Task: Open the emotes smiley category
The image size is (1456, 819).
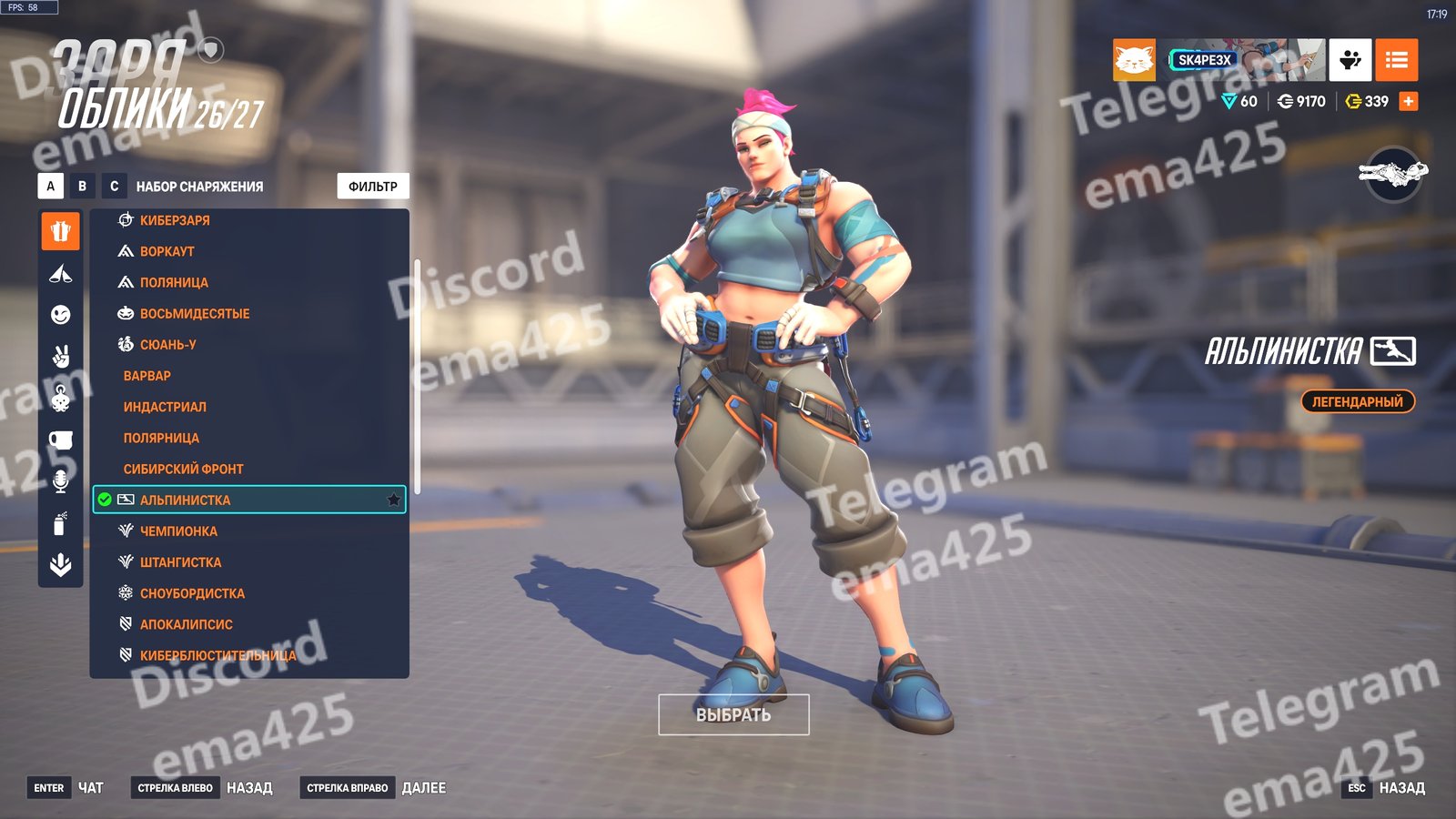Action: coord(61,315)
